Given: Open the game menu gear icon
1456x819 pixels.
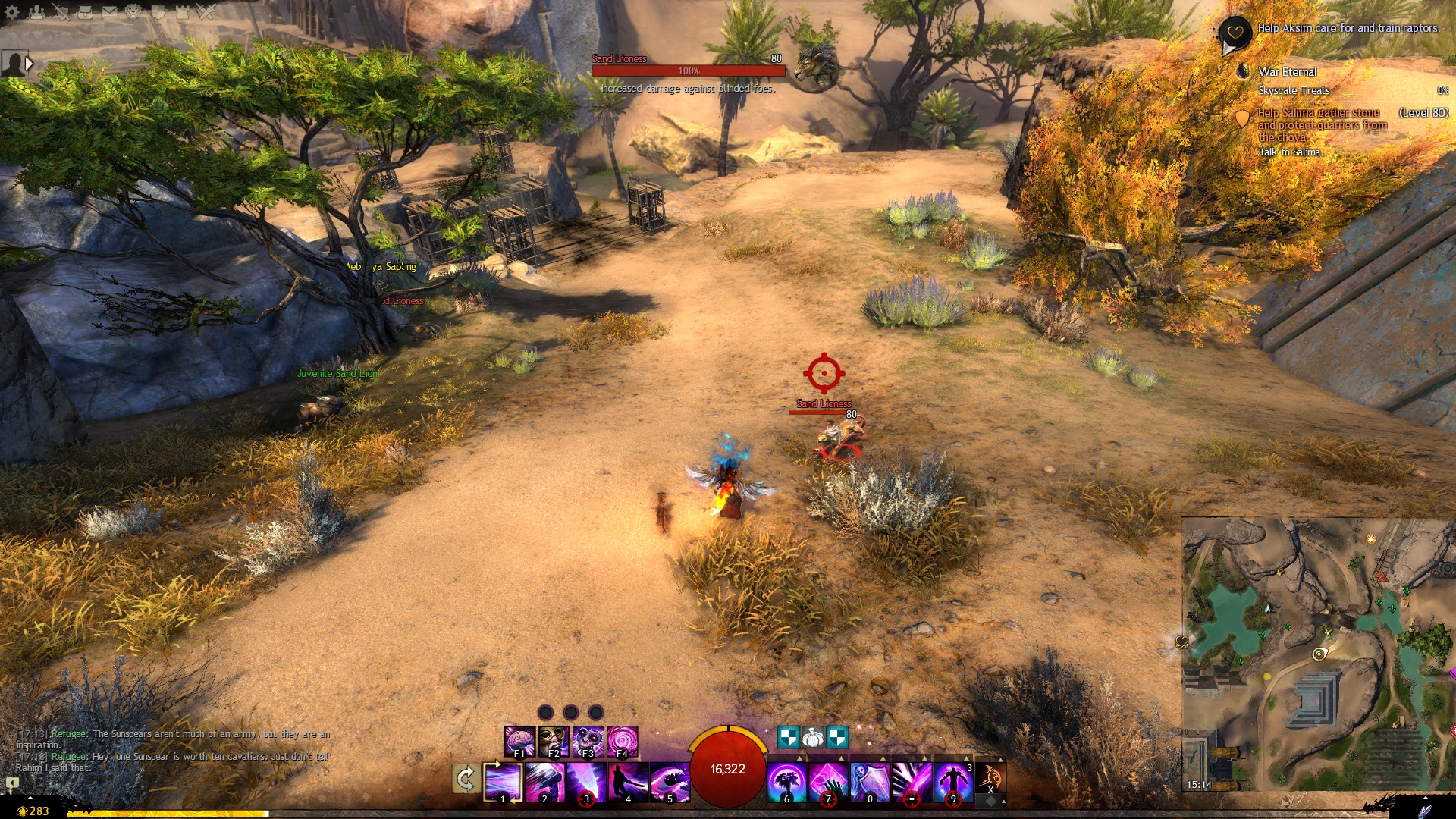Looking at the screenshot, I should click(x=11, y=11).
